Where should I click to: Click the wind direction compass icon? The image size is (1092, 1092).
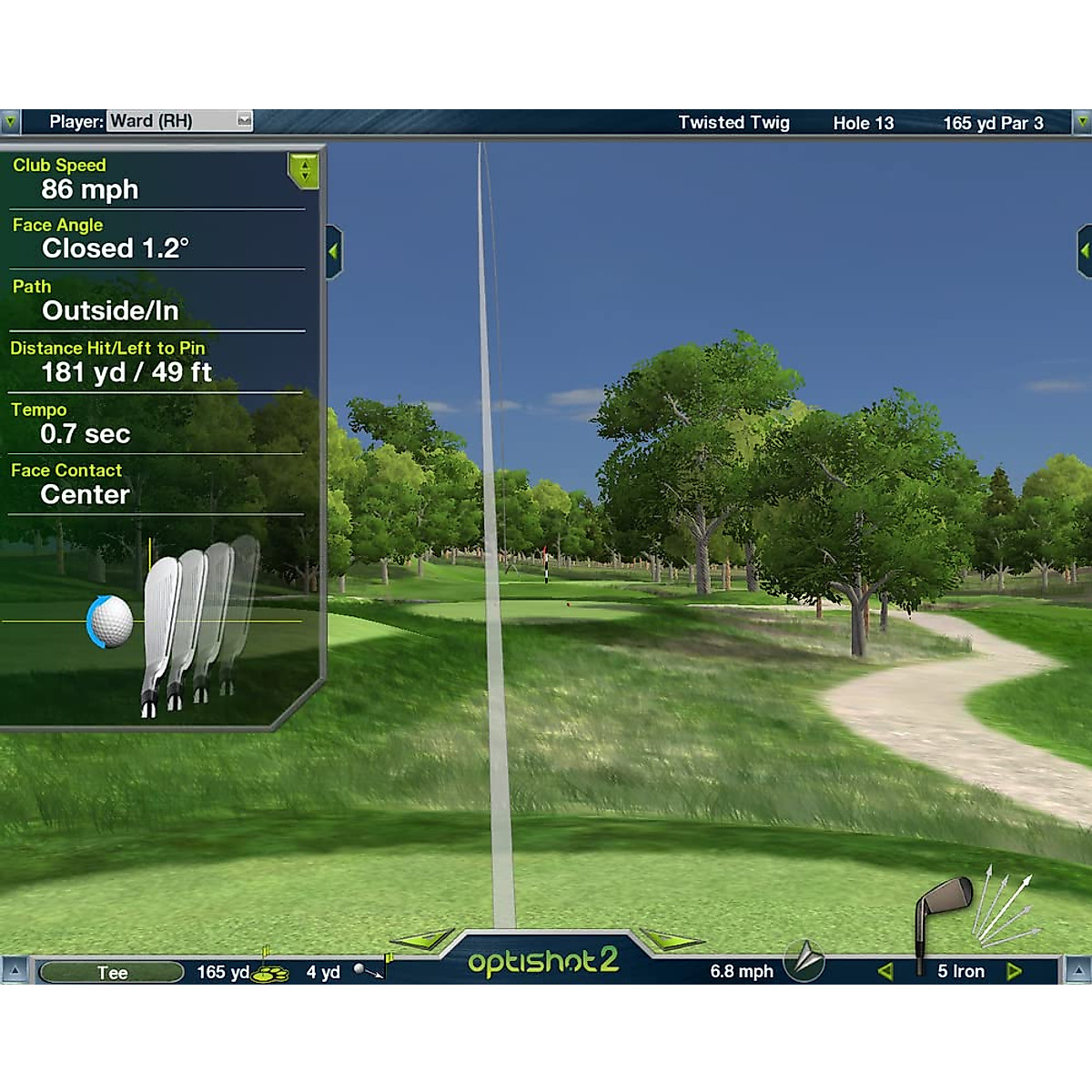pos(806,960)
